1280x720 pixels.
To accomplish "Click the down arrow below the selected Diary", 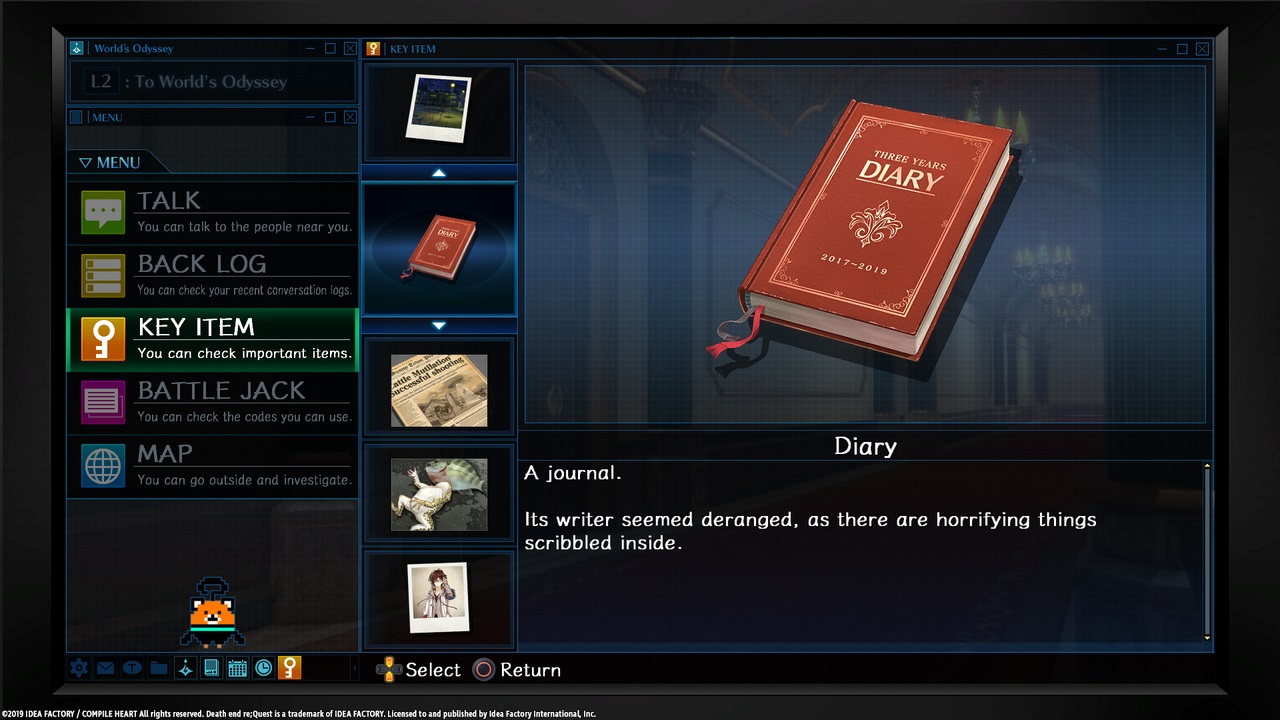I will (439, 325).
